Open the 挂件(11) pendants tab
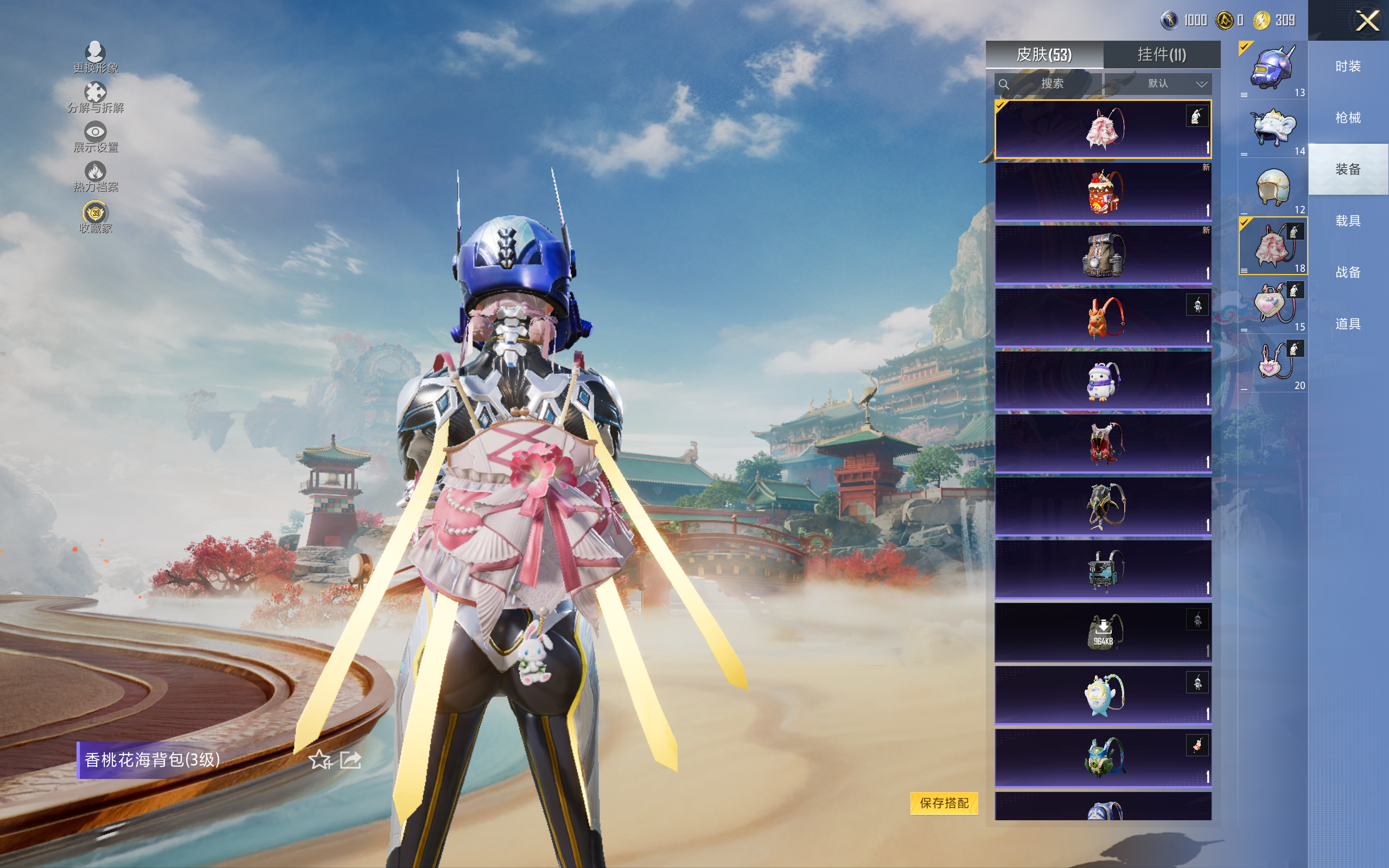Image resolution: width=1389 pixels, height=868 pixels. [1161, 55]
